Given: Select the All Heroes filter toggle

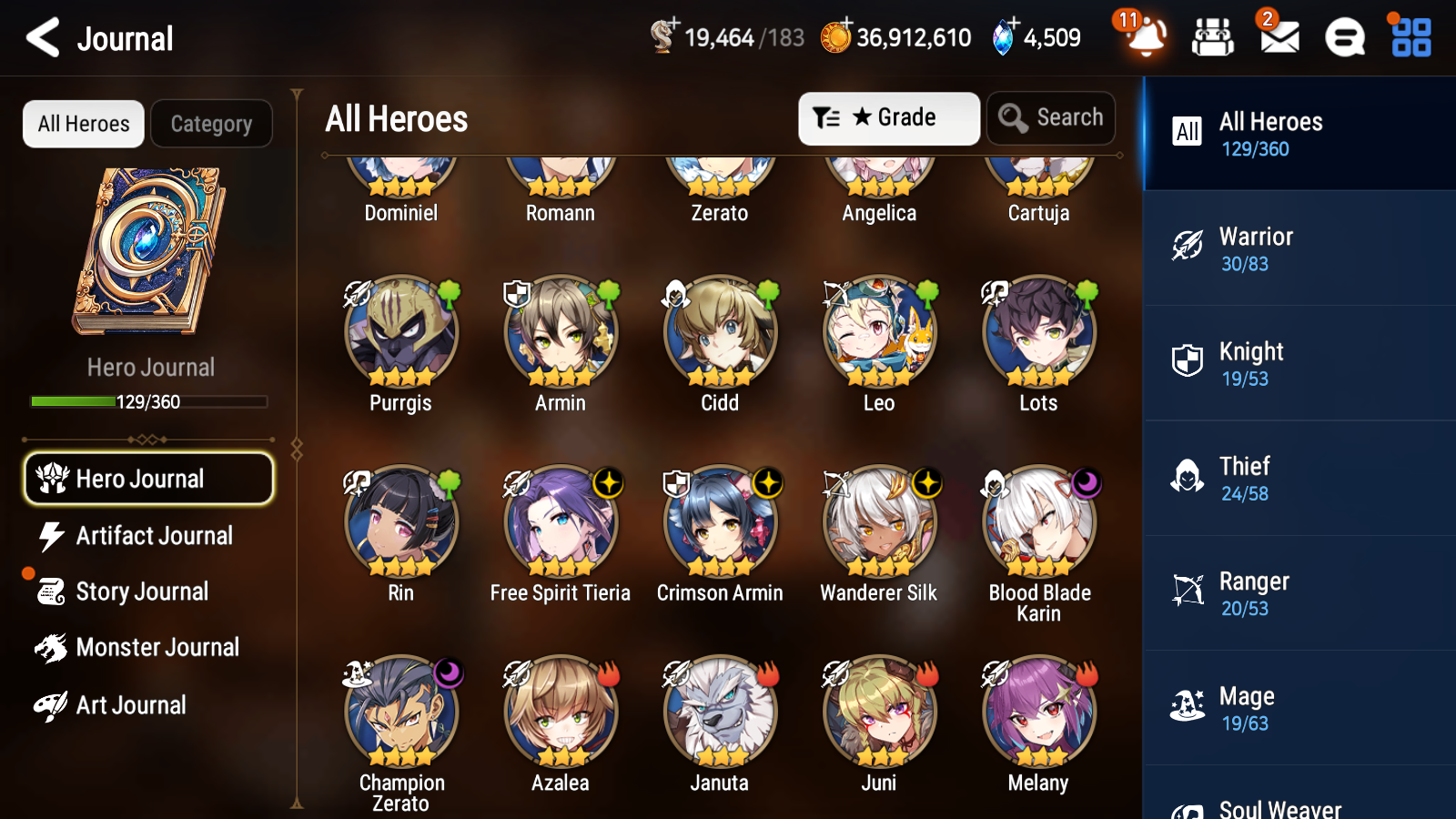Looking at the screenshot, I should point(83,124).
